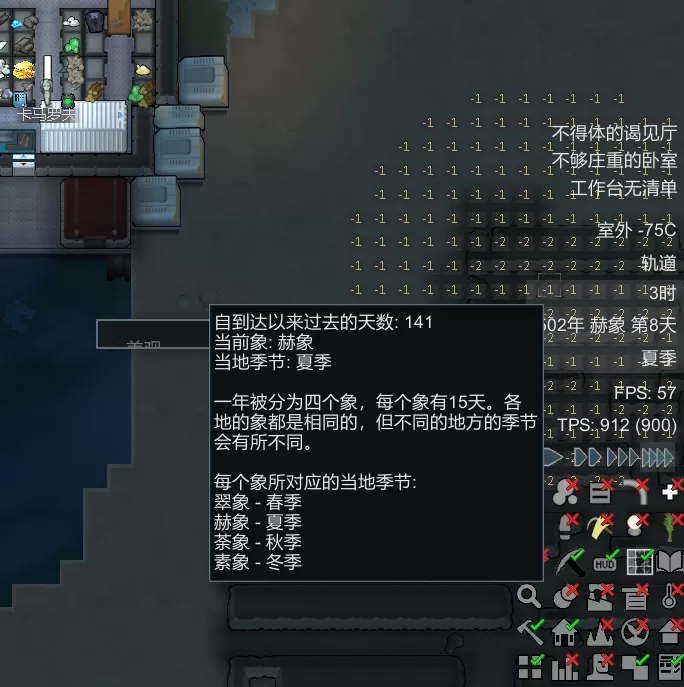Toggle the white medical cross icon
684x687 pixels.
point(670,492)
